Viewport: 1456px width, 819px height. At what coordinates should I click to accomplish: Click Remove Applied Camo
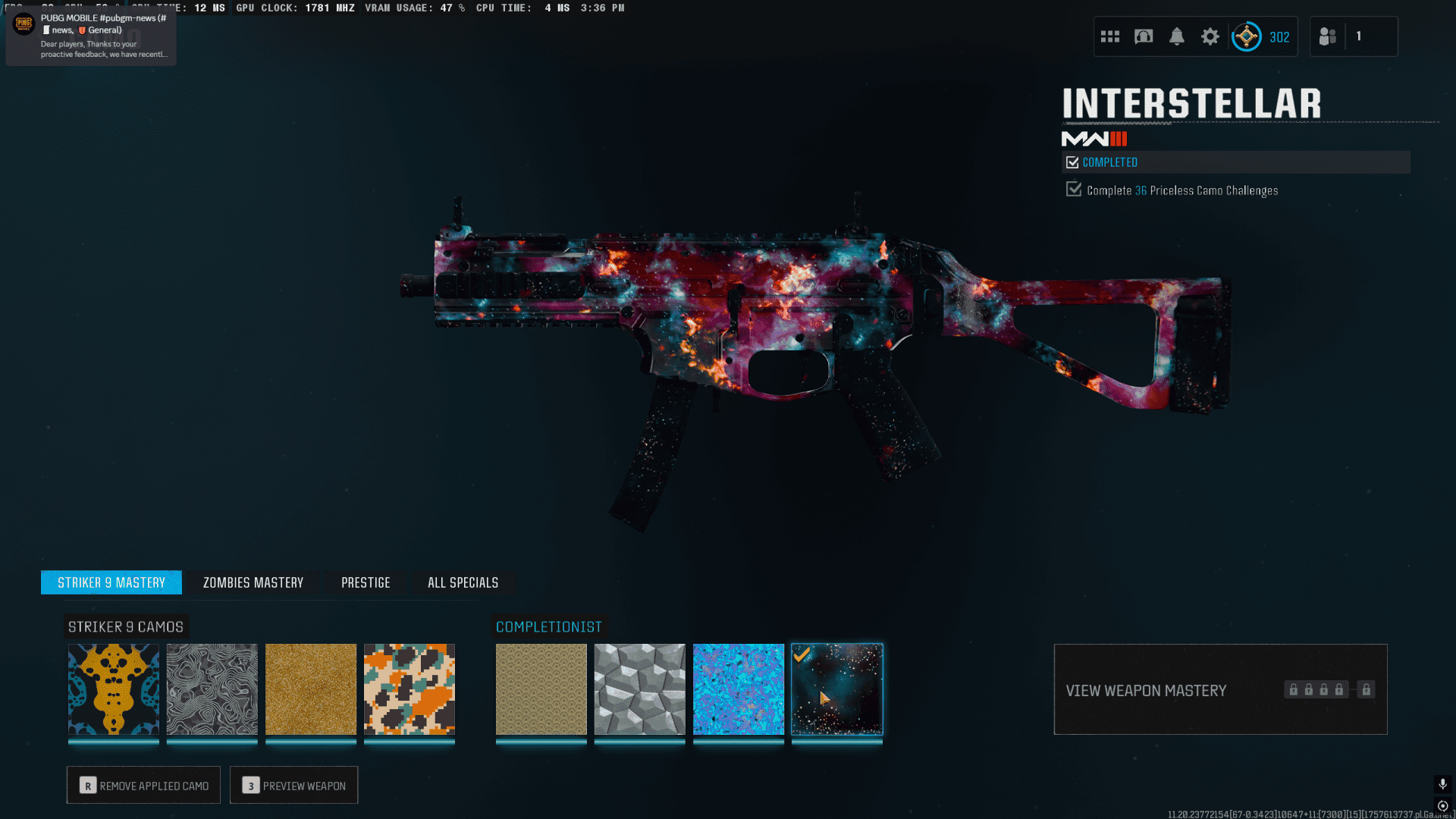[x=143, y=785]
